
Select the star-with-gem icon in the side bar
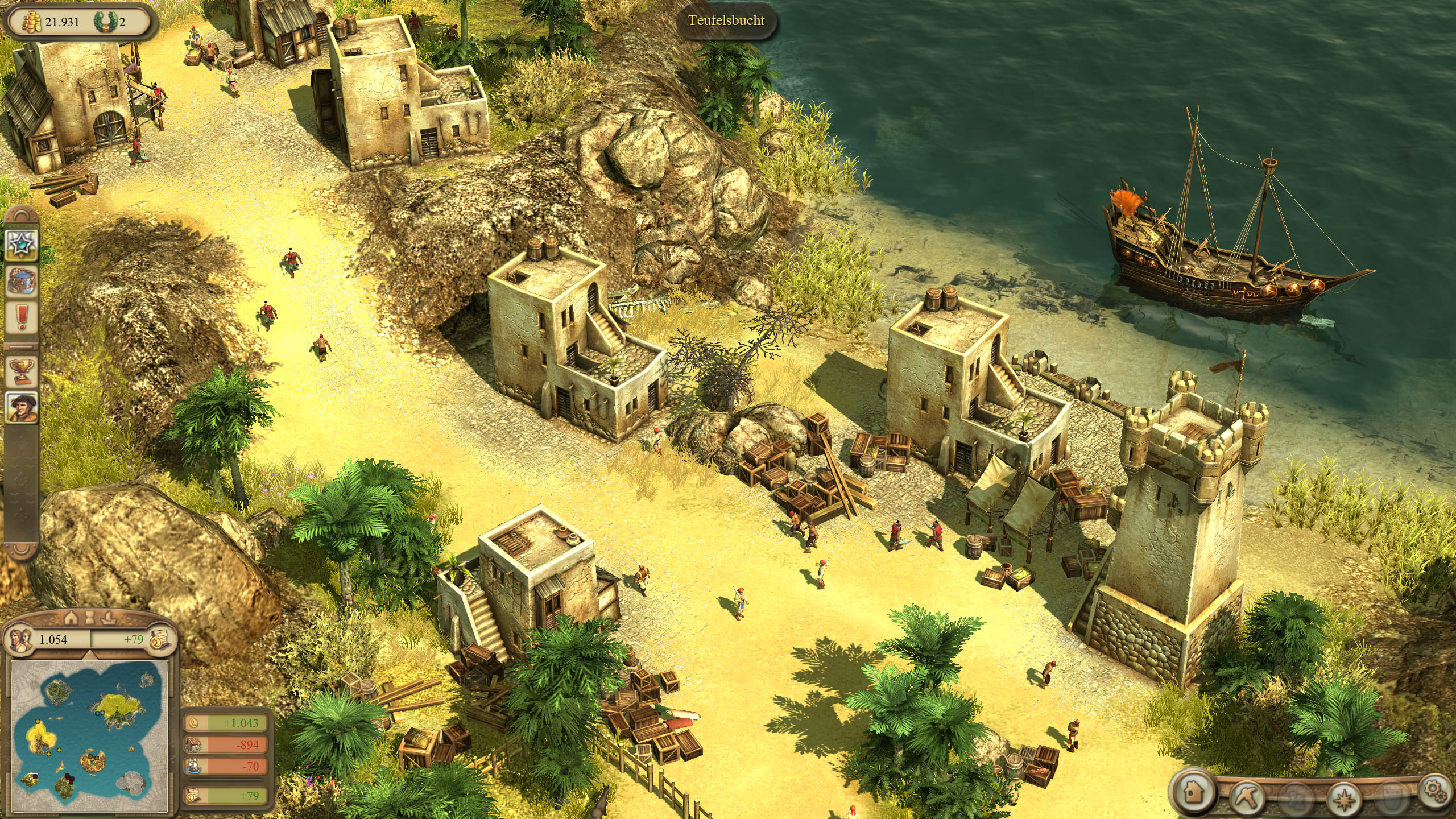point(22,244)
